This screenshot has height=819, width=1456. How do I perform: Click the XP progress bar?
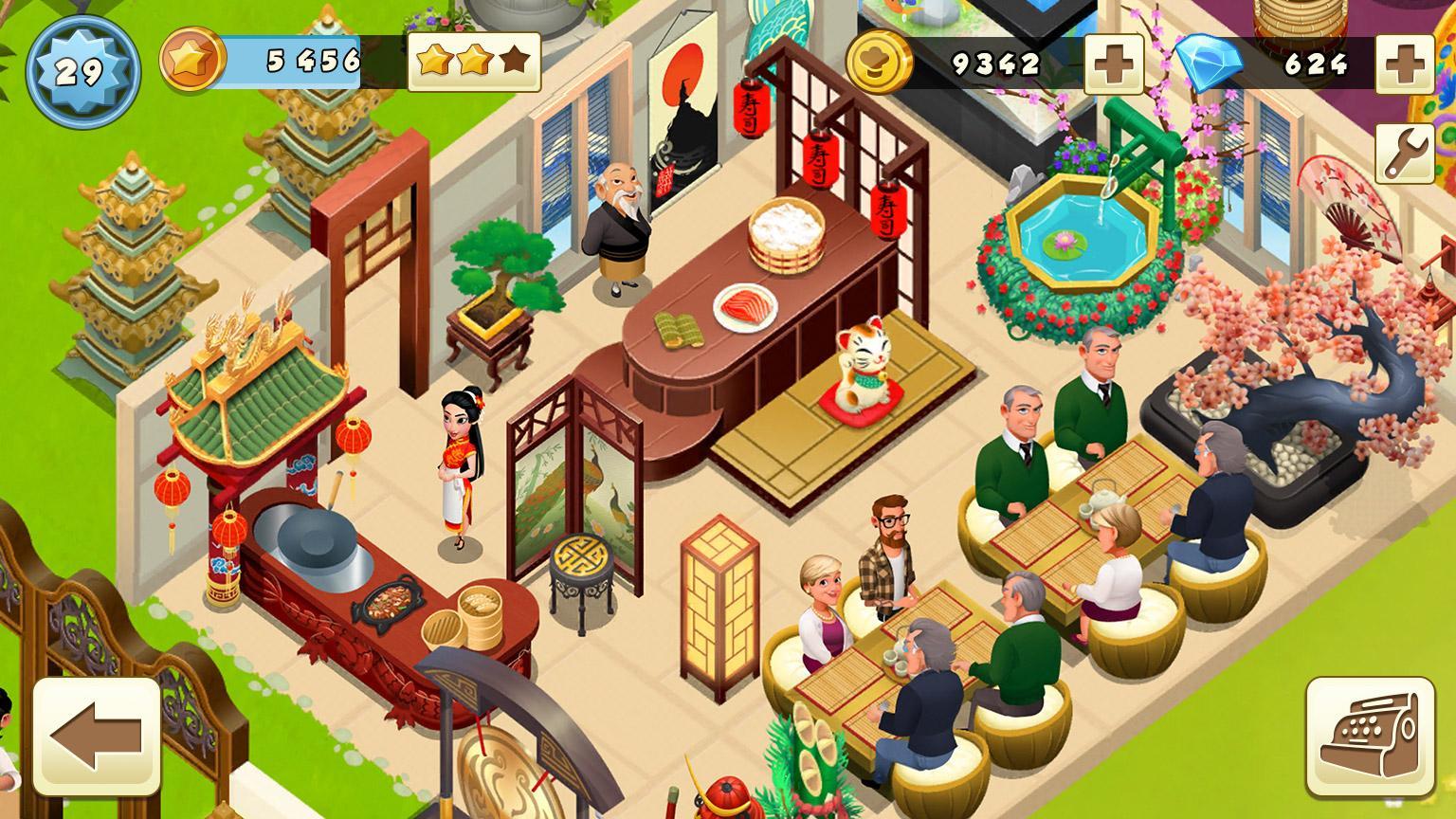click(x=294, y=59)
